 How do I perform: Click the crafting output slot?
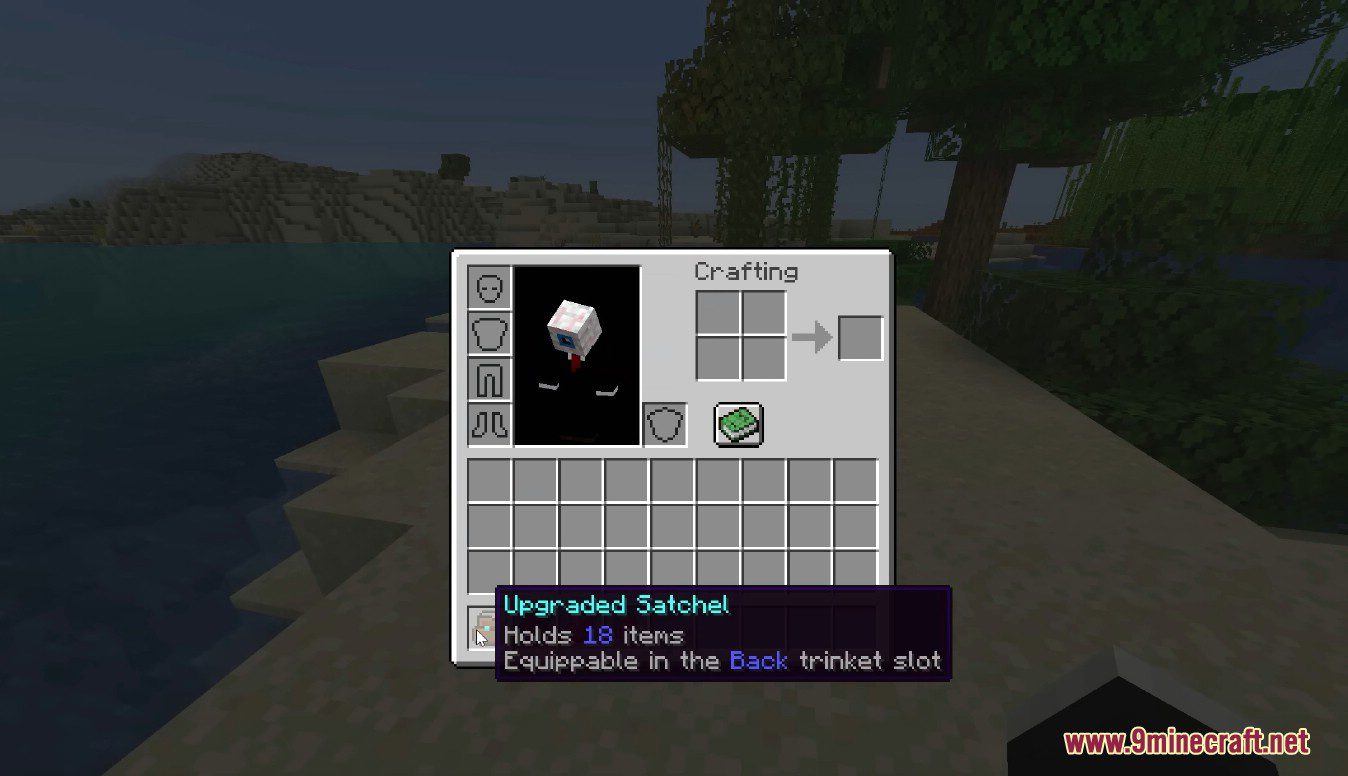pyautogui.click(x=858, y=338)
